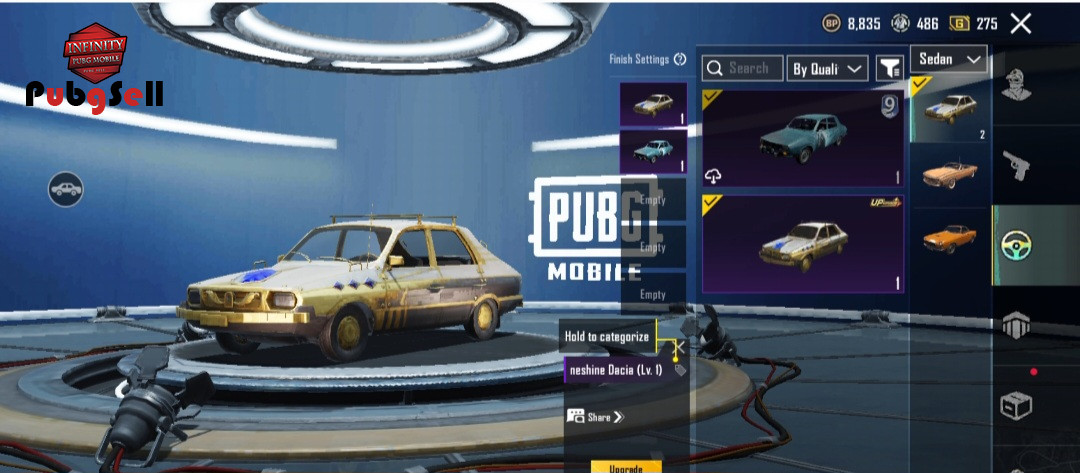
Task: Switch to the backpack gear category
Action: [1017, 325]
